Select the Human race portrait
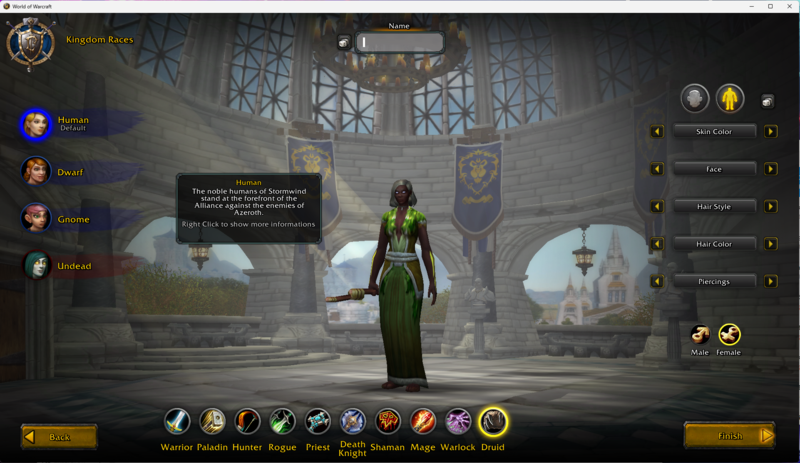The width and height of the screenshot is (800, 463). [37, 125]
